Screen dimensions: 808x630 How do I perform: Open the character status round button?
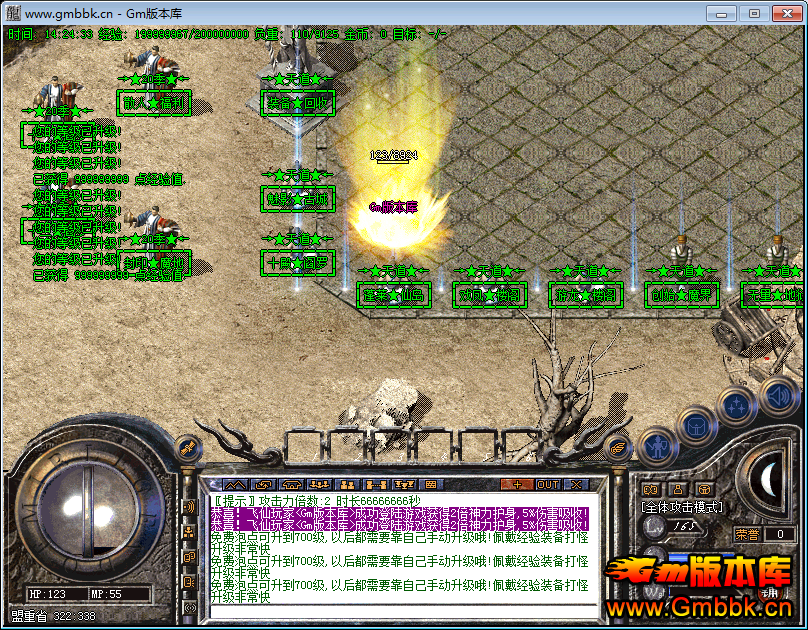pos(656,446)
